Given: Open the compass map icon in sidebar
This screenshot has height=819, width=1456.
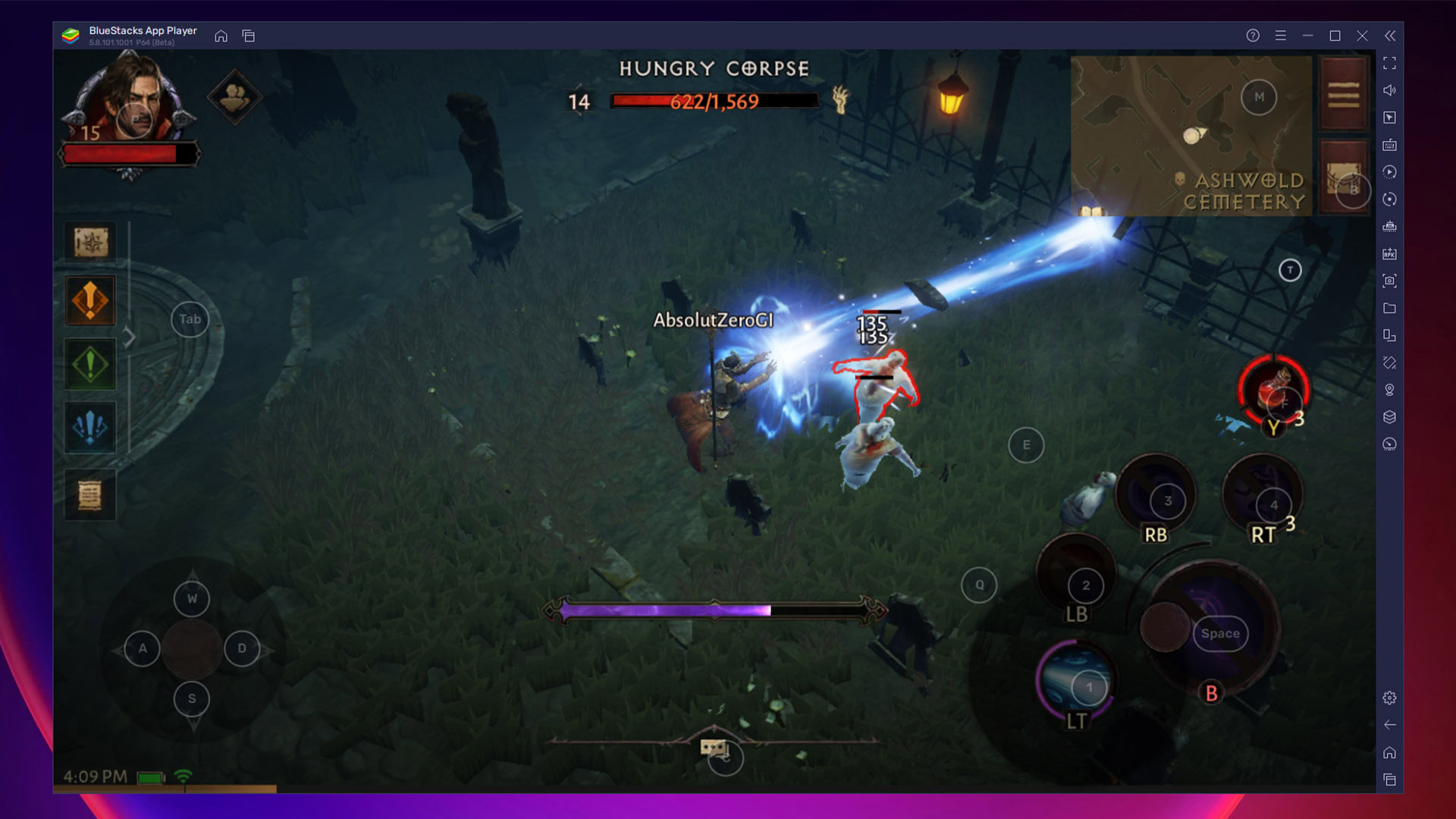Looking at the screenshot, I should [x=90, y=243].
